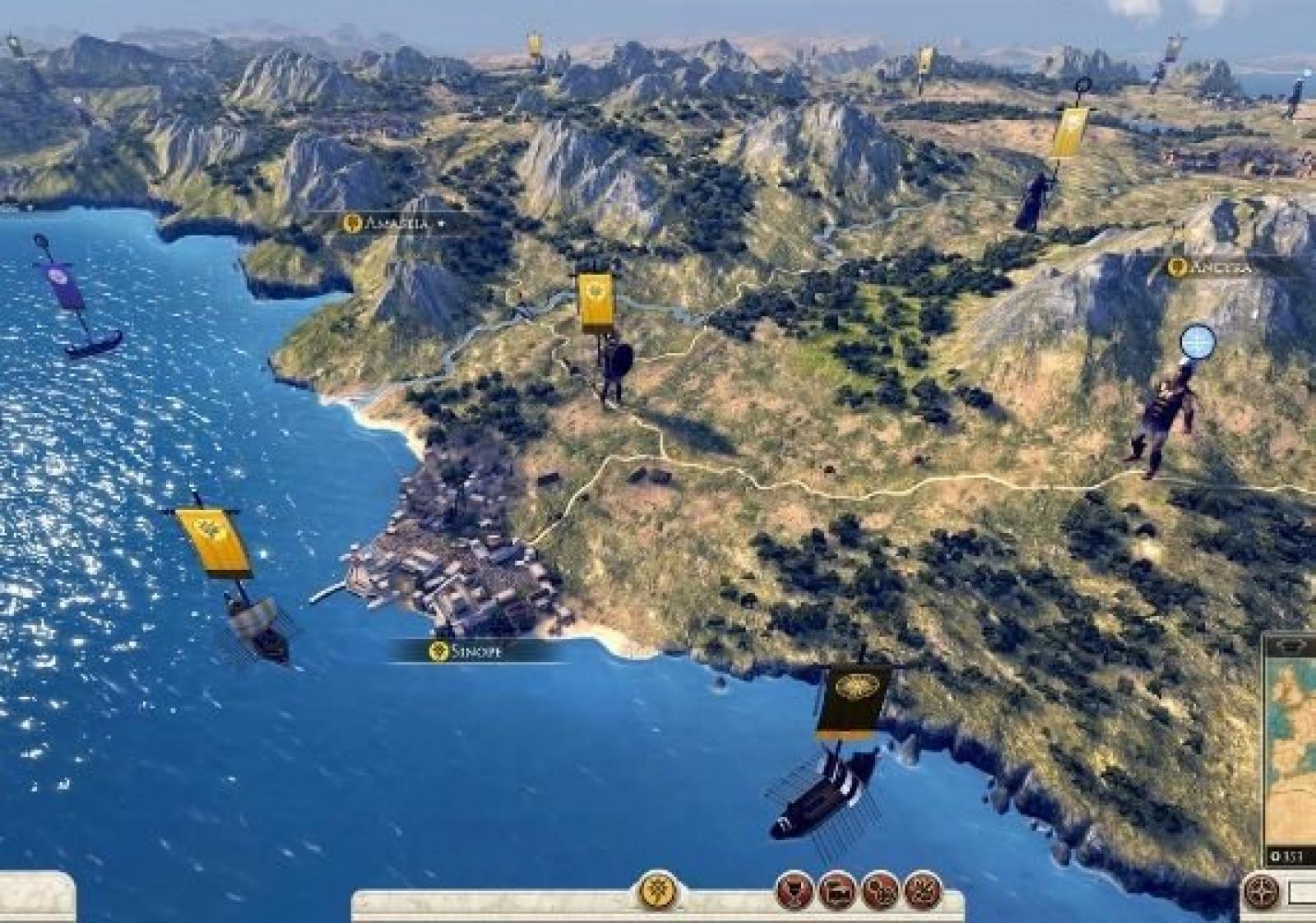Select the red figures icon button

coord(880,890)
